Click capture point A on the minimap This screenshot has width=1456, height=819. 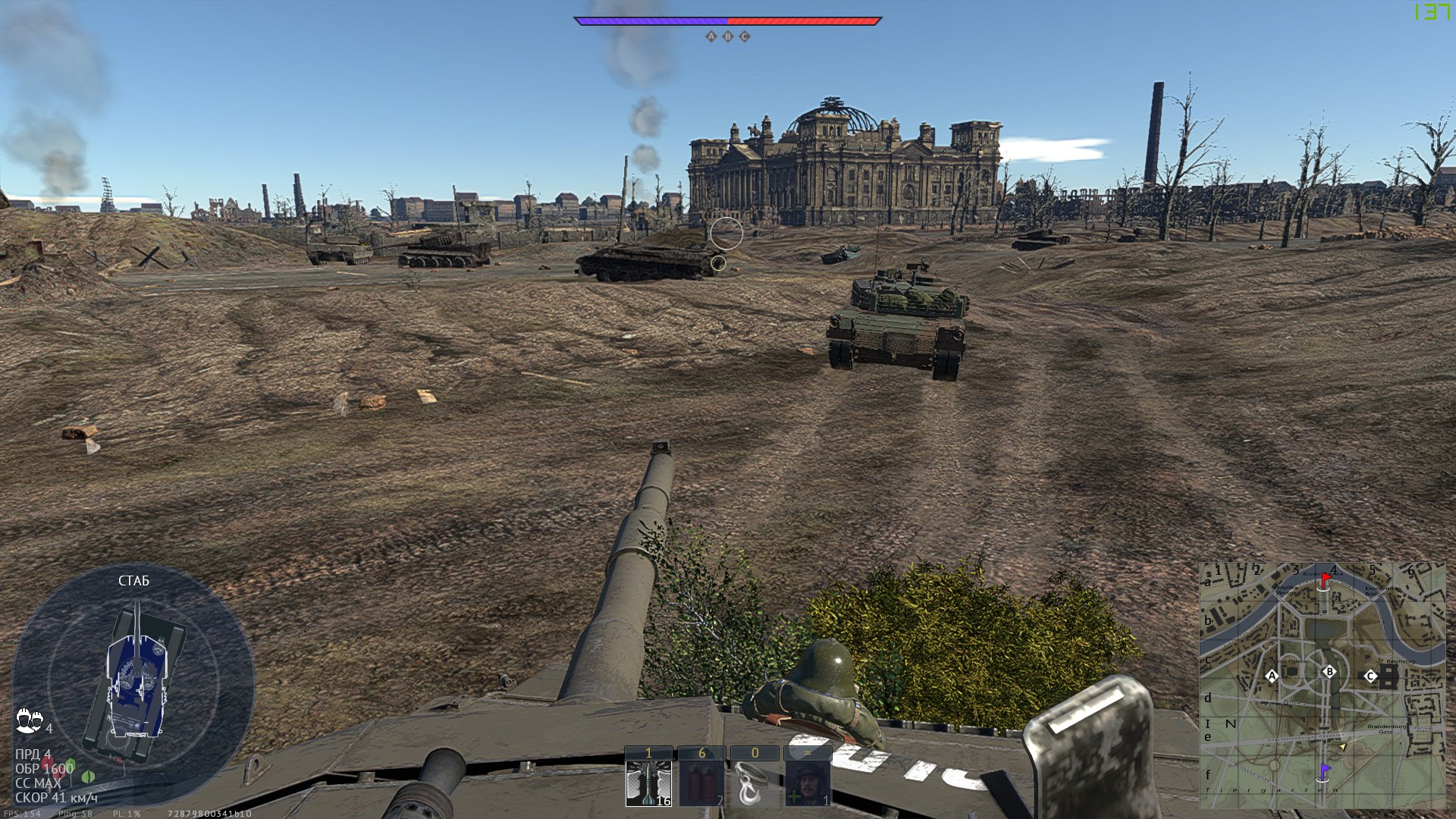tap(1272, 676)
